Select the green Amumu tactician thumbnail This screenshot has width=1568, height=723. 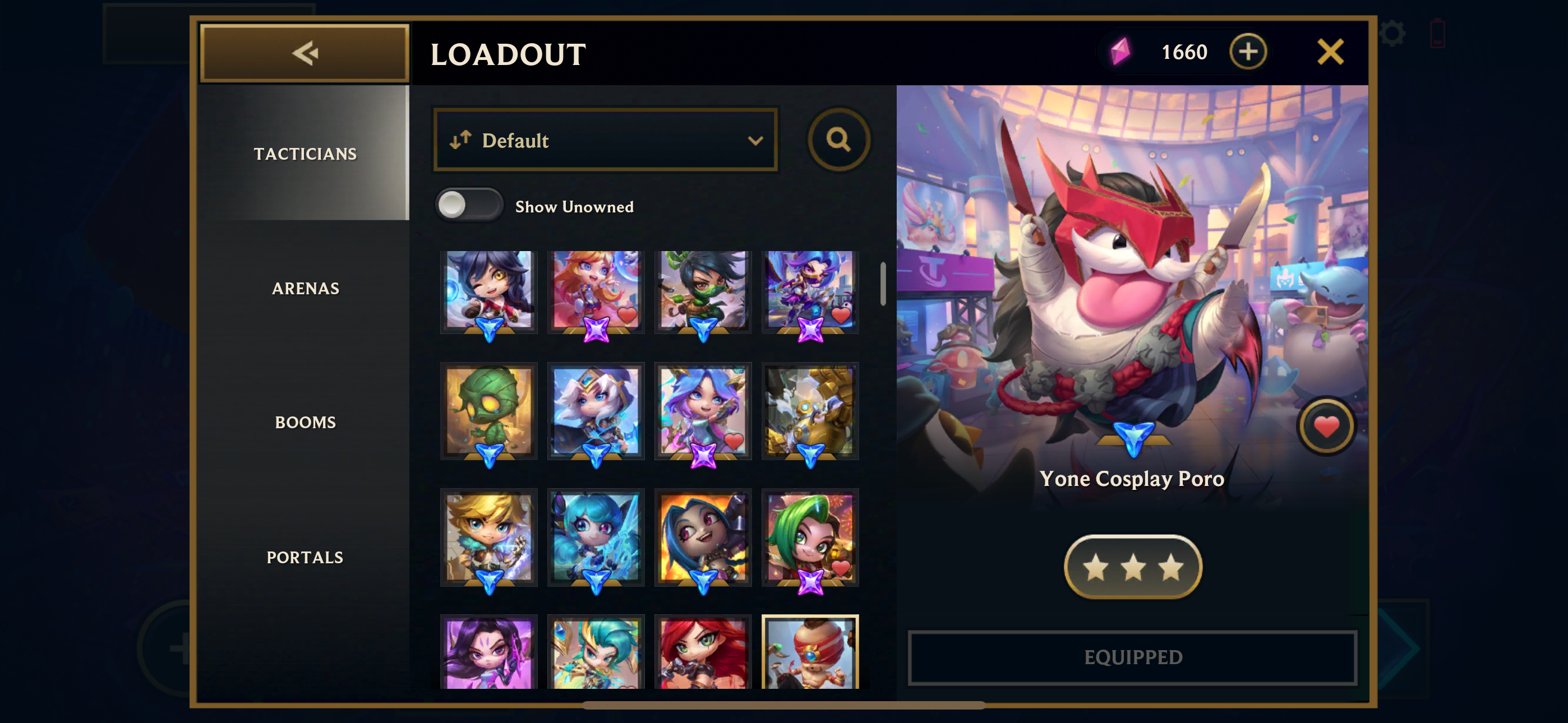click(x=489, y=411)
